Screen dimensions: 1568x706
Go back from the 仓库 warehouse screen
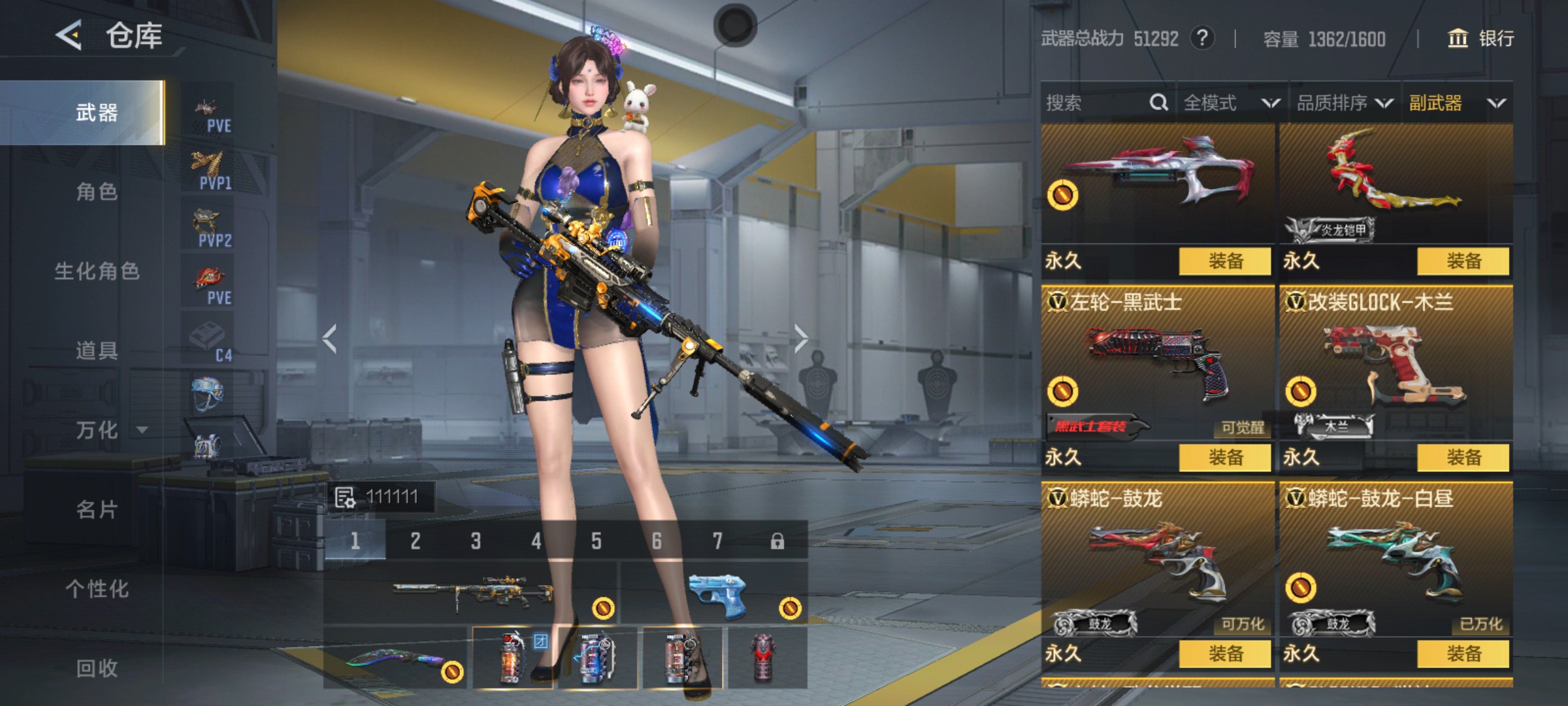69,35
